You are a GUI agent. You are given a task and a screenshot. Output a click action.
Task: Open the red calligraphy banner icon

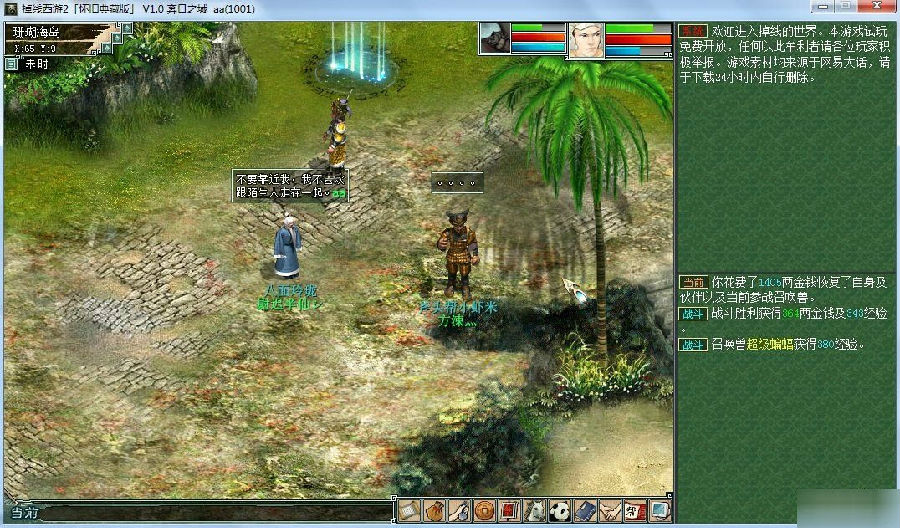635,510
